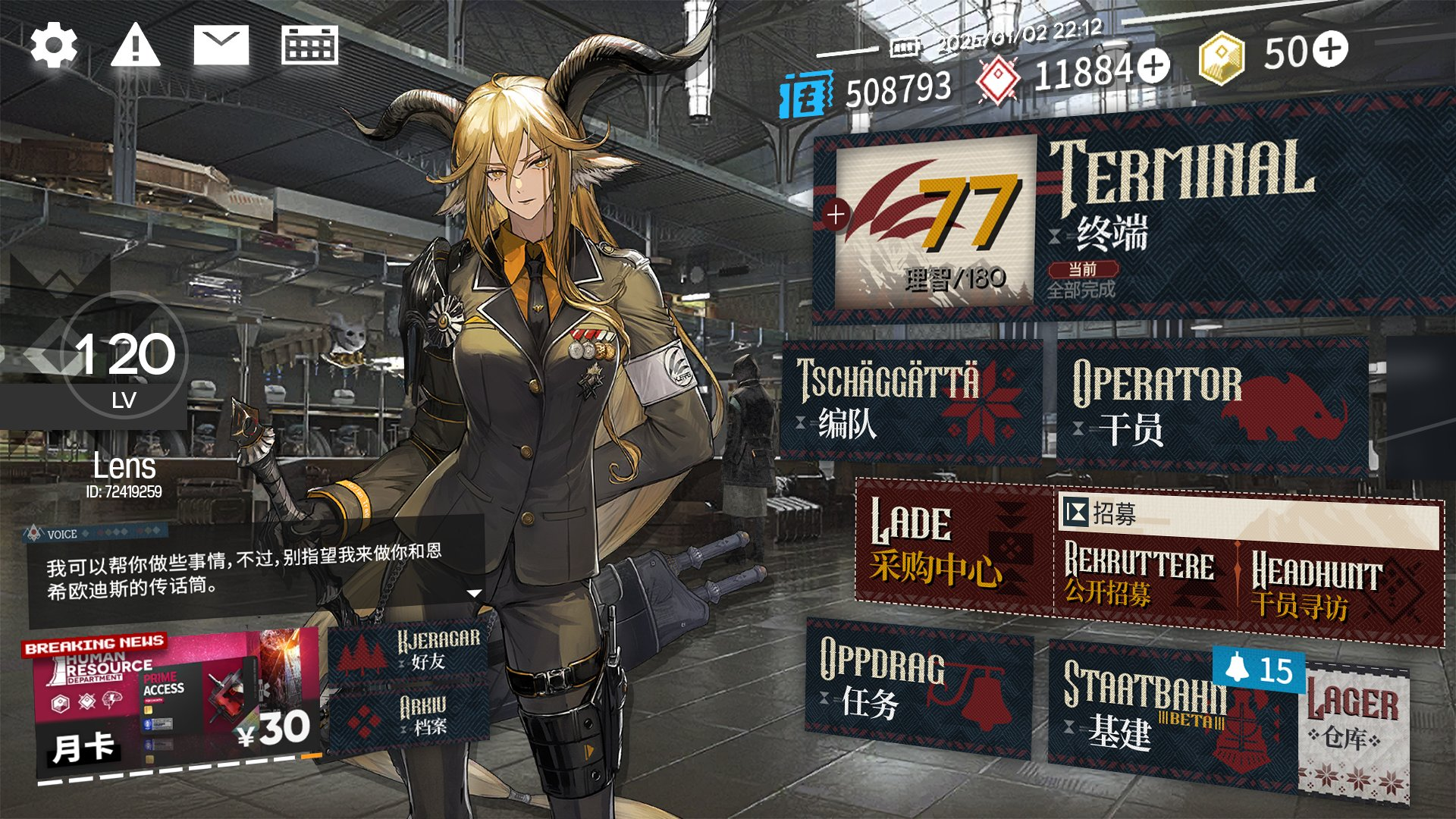Open the mail envelope icon
The image size is (1456, 819).
tap(221, 45)
